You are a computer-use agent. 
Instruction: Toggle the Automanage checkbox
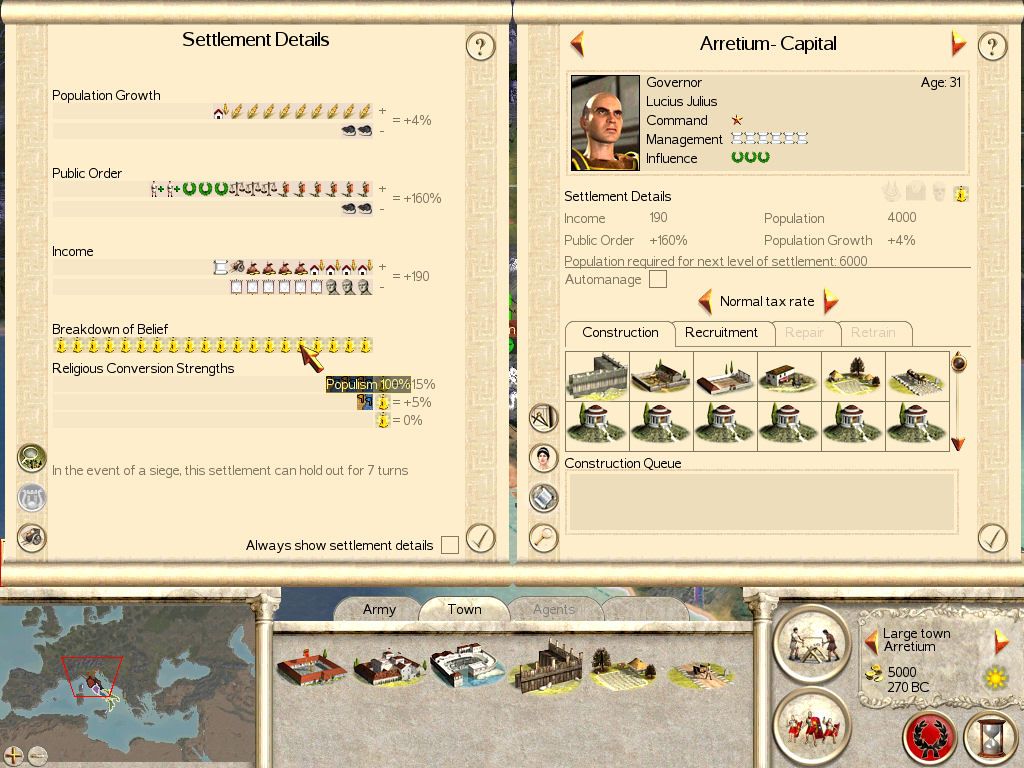click(657, 280)
